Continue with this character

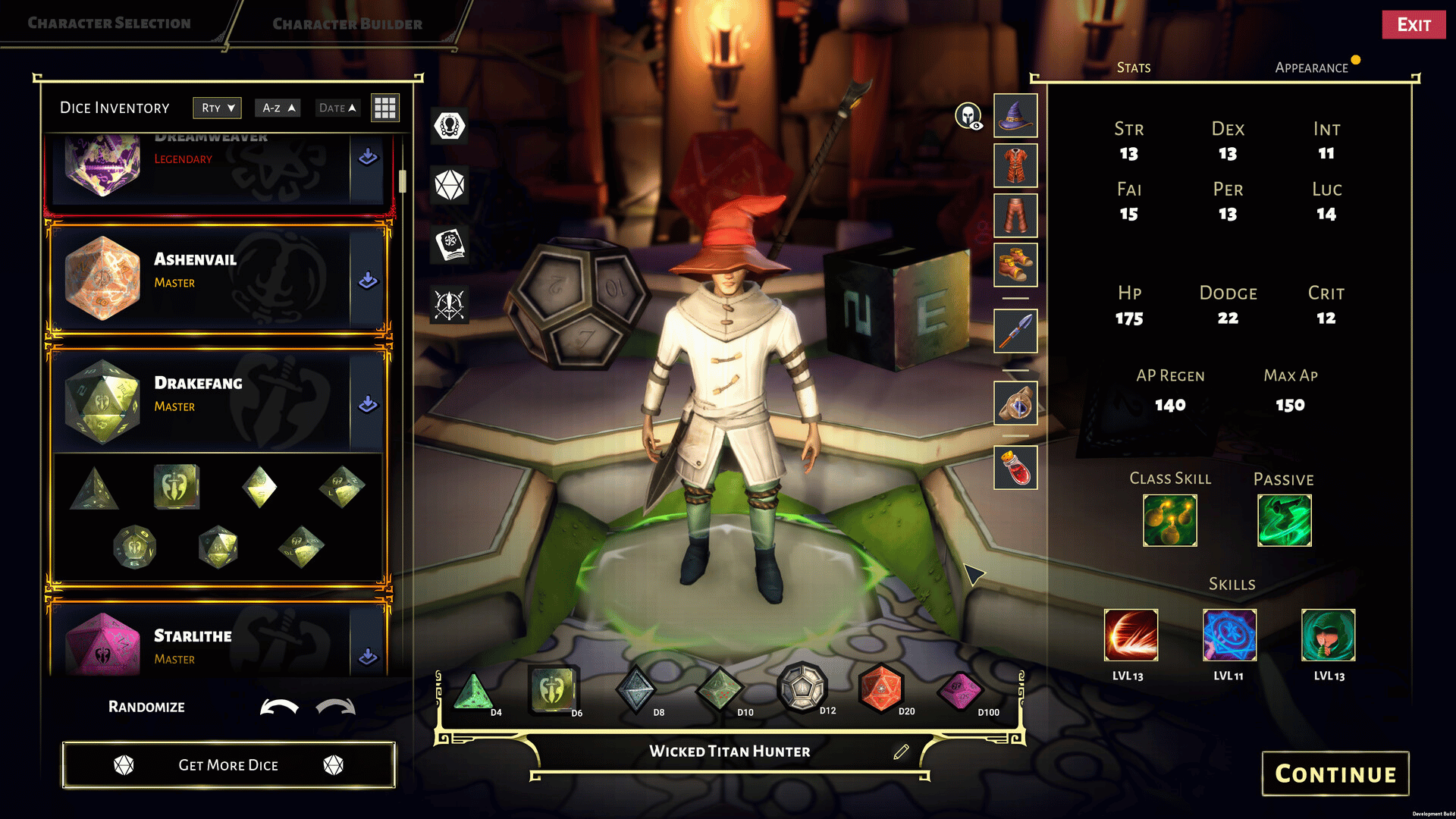(1335, 773)
